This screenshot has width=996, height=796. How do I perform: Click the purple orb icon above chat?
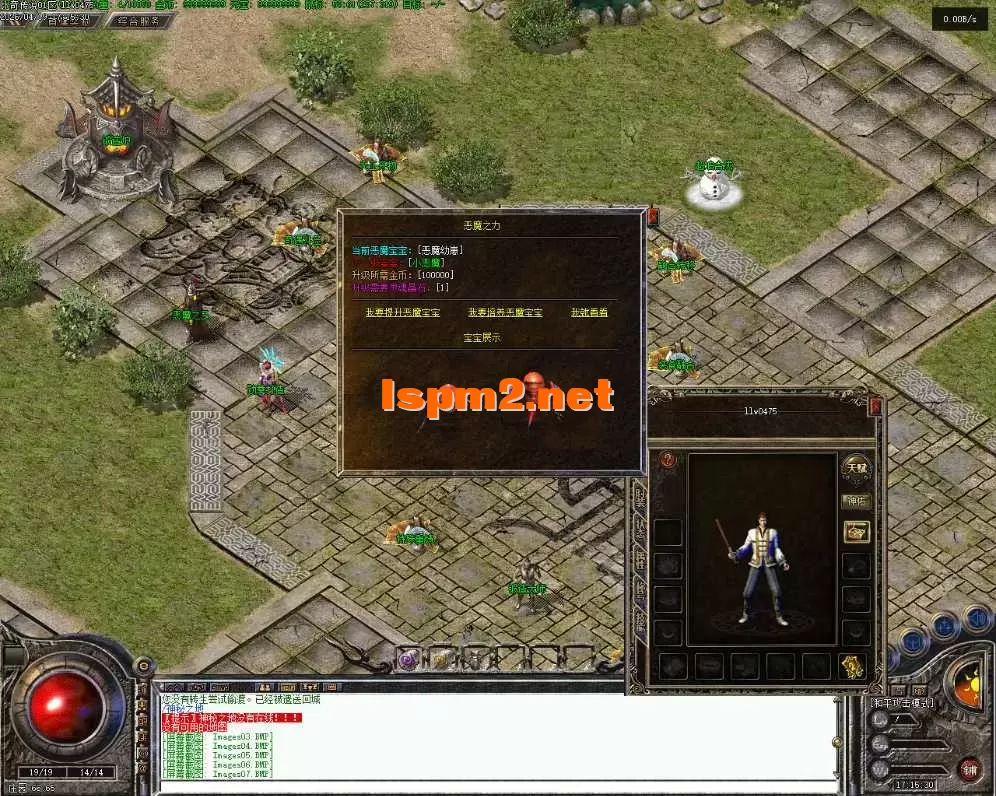pyautogui.click(x=407, y=658)
